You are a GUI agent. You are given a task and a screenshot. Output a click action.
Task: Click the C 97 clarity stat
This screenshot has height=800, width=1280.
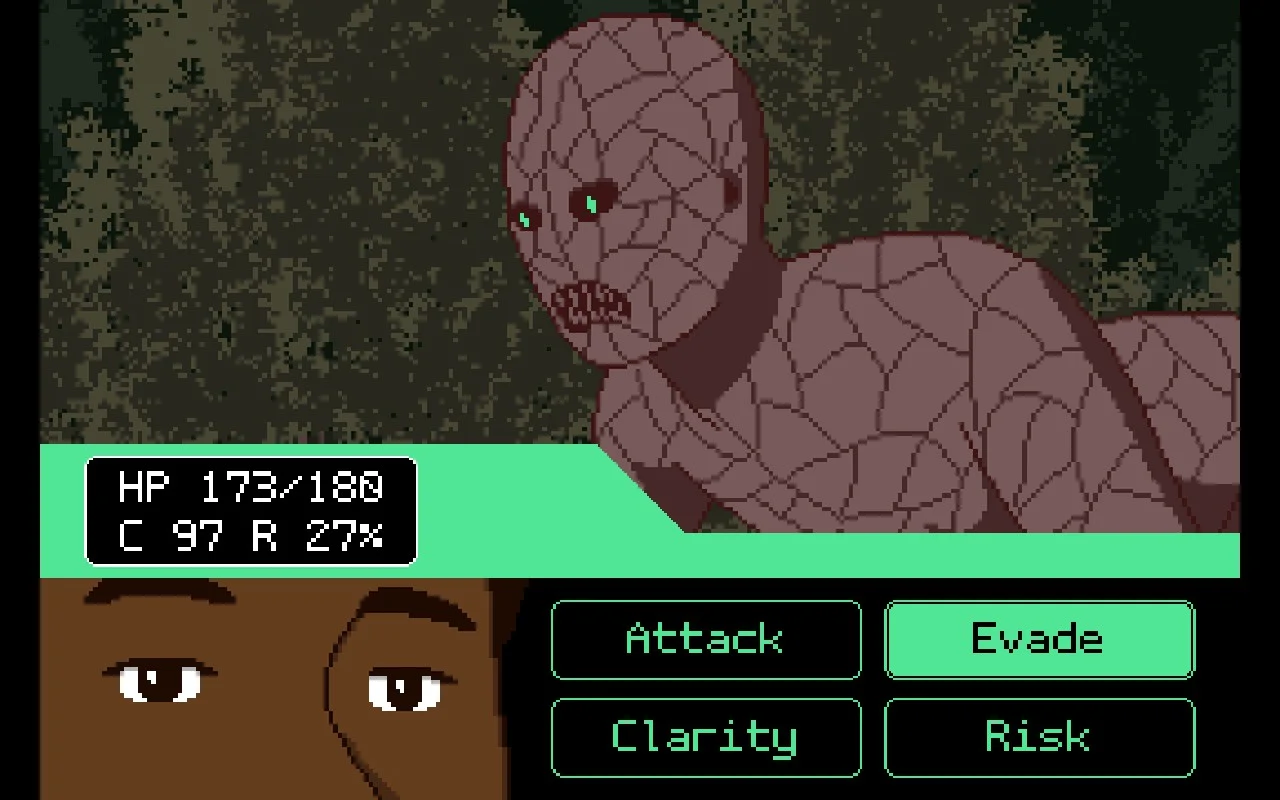click(x=166, y=535)
